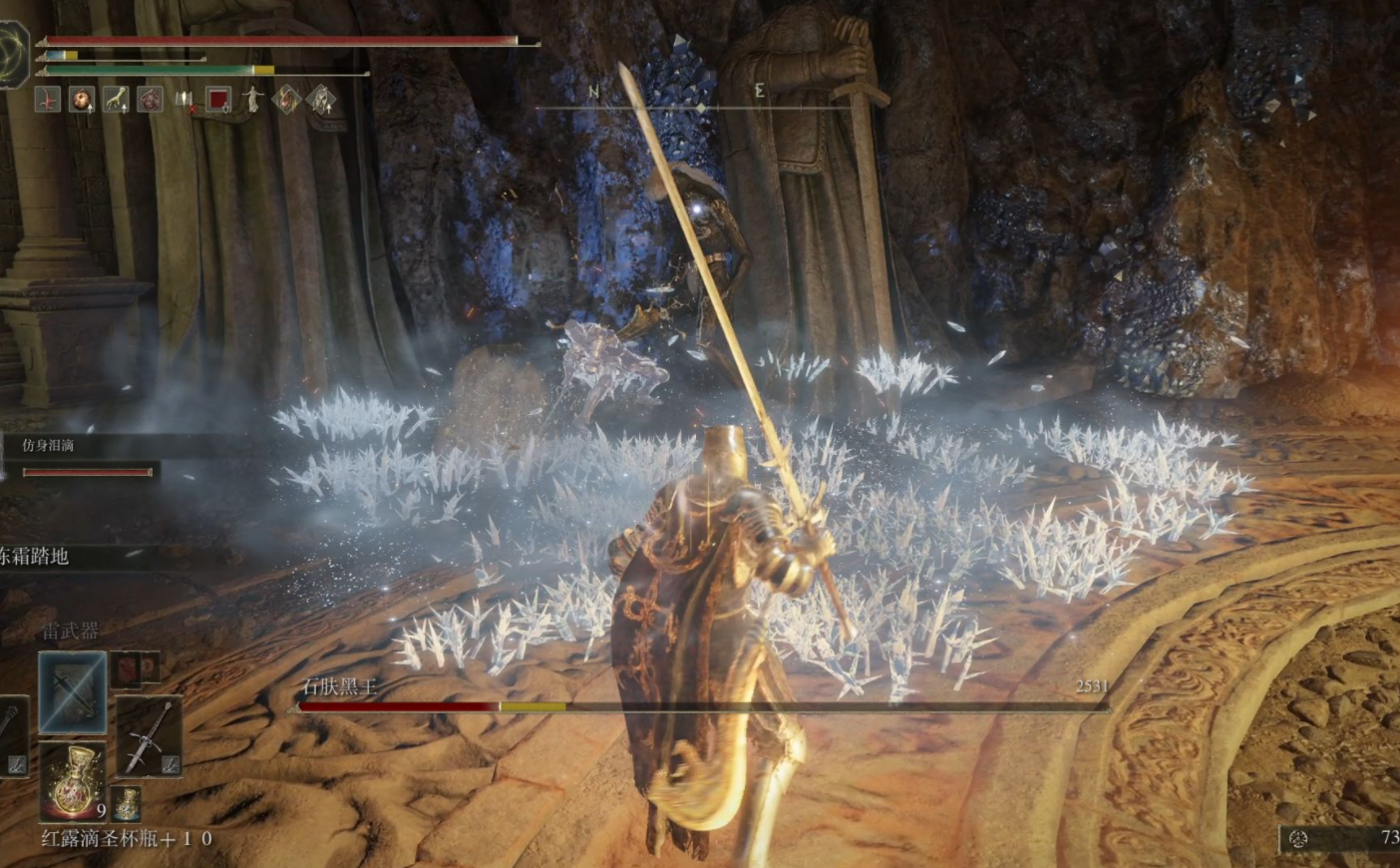Select the left-hand armament slot
The image size is (1400, 868).
[12, 735]
